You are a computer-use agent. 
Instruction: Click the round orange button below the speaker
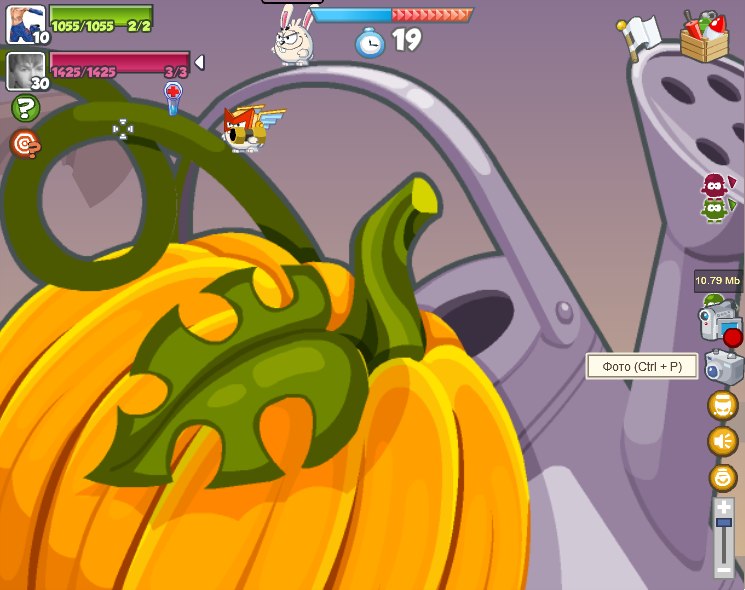pyautogui.click(x=723, y=477)
